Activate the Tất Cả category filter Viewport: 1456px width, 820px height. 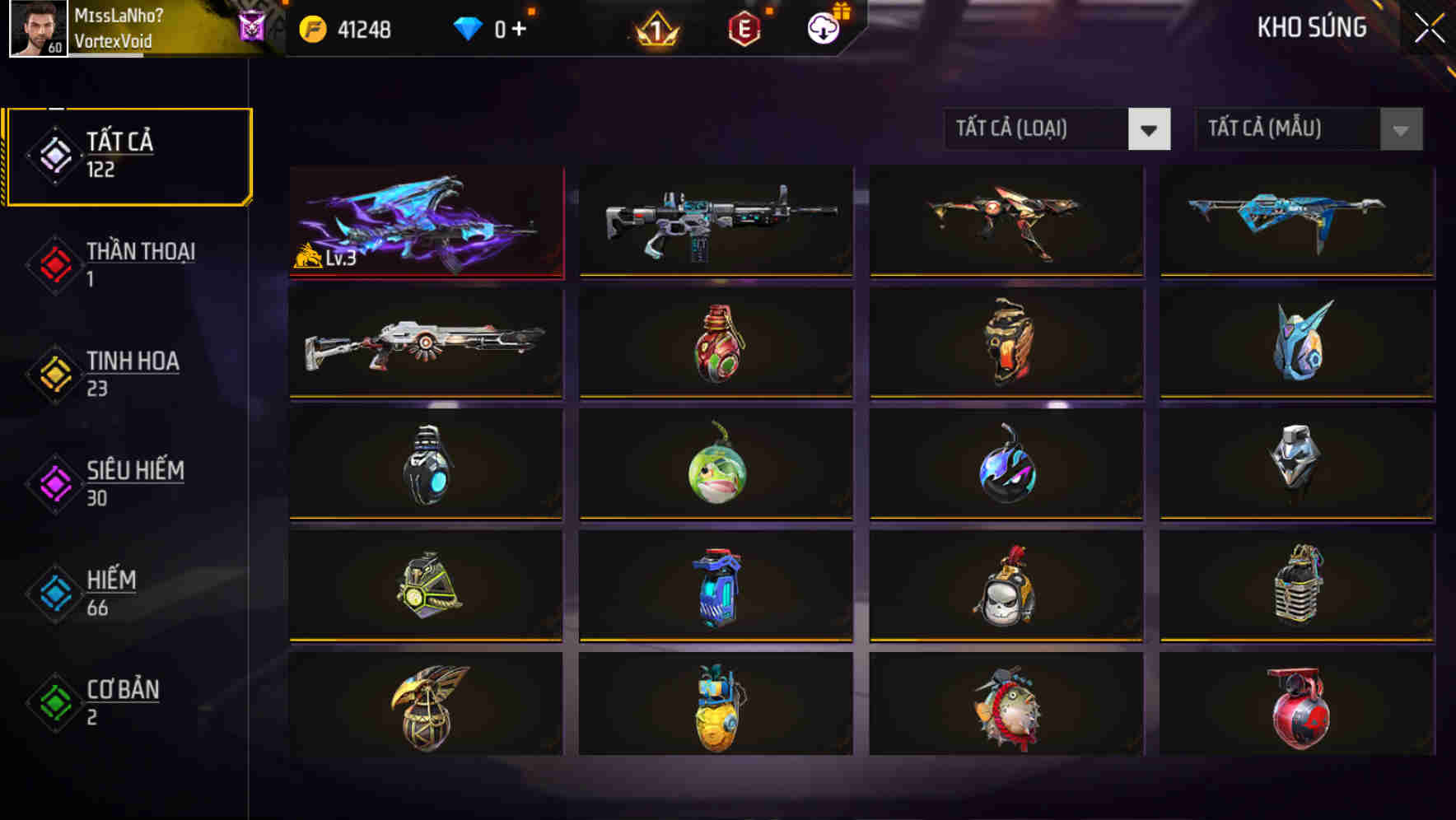click(128, 155)
